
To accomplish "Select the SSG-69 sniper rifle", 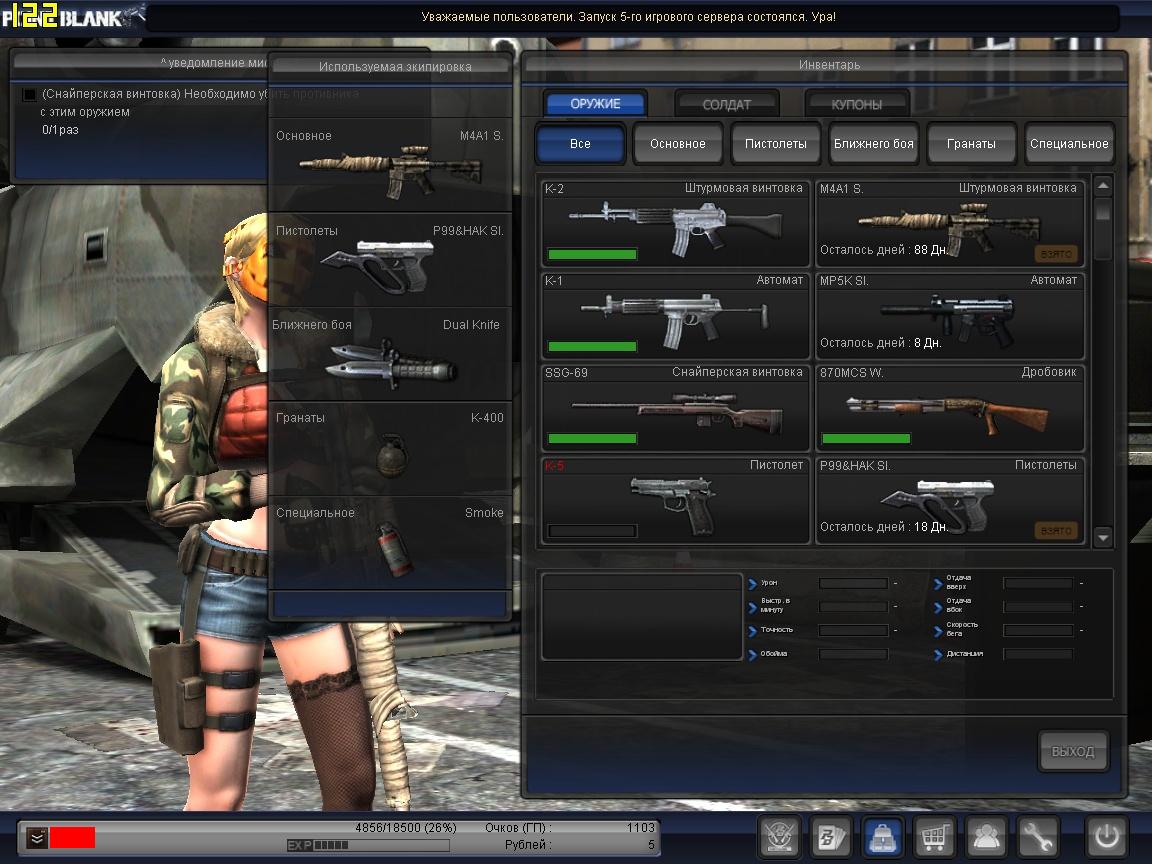I will click(675, 408).
